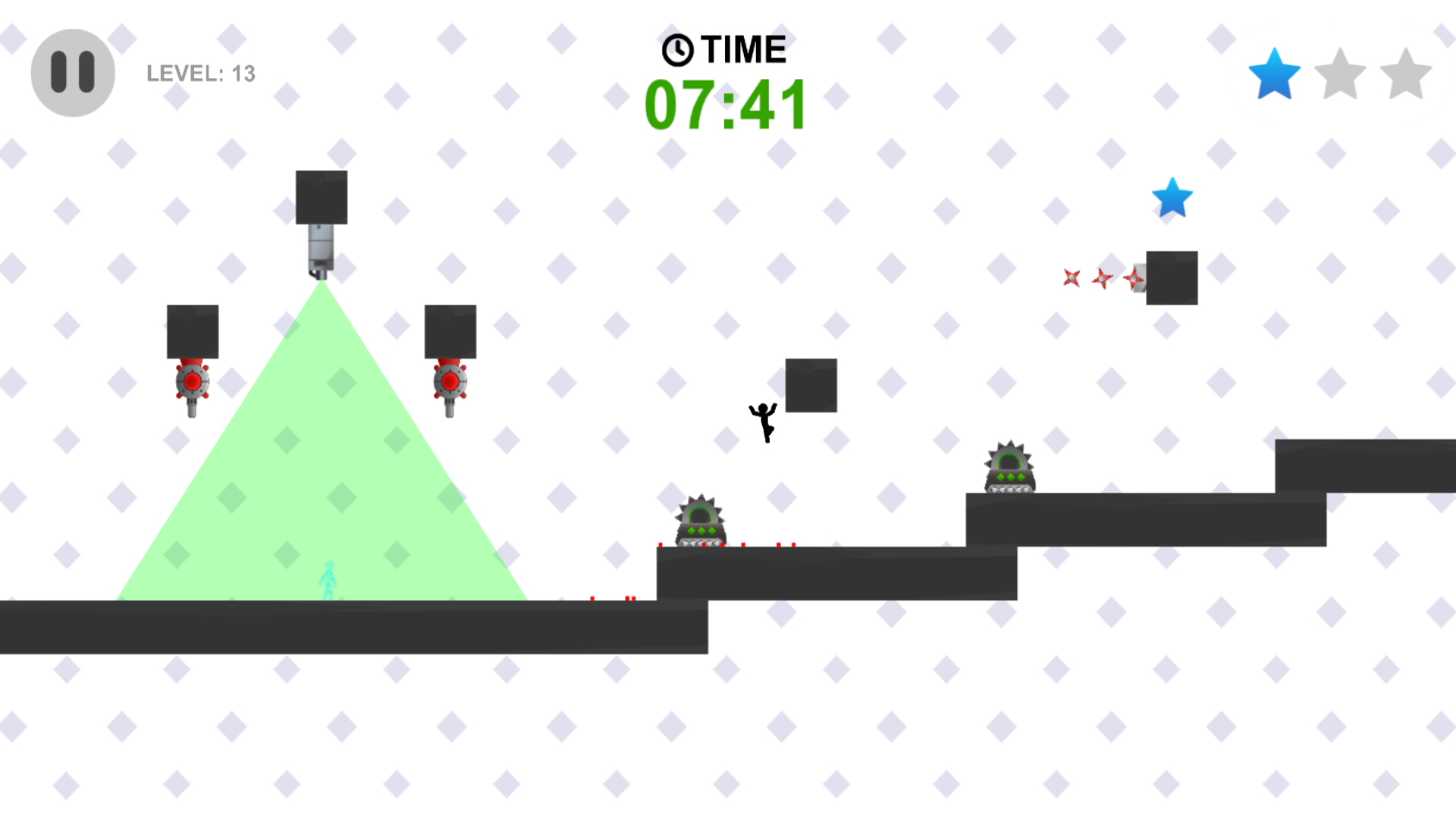Screen dimensions: 1456x819
Task: Click one of the flying red shurikens
Action: [1071, 279]
